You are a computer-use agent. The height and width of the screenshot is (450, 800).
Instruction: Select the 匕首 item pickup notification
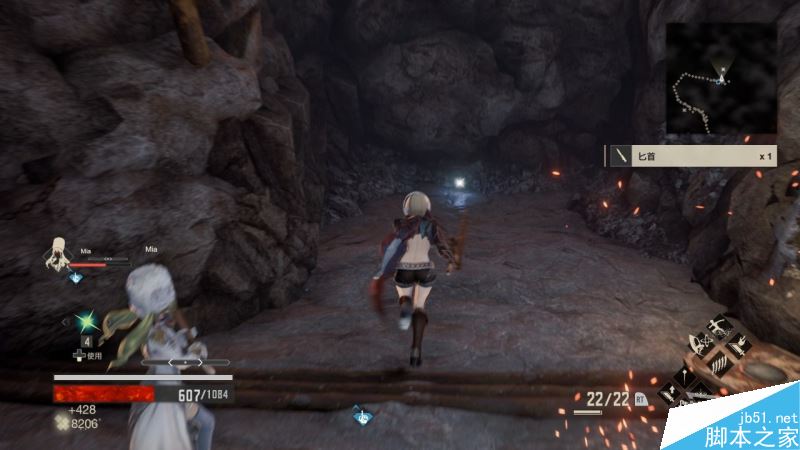(692, 155)
